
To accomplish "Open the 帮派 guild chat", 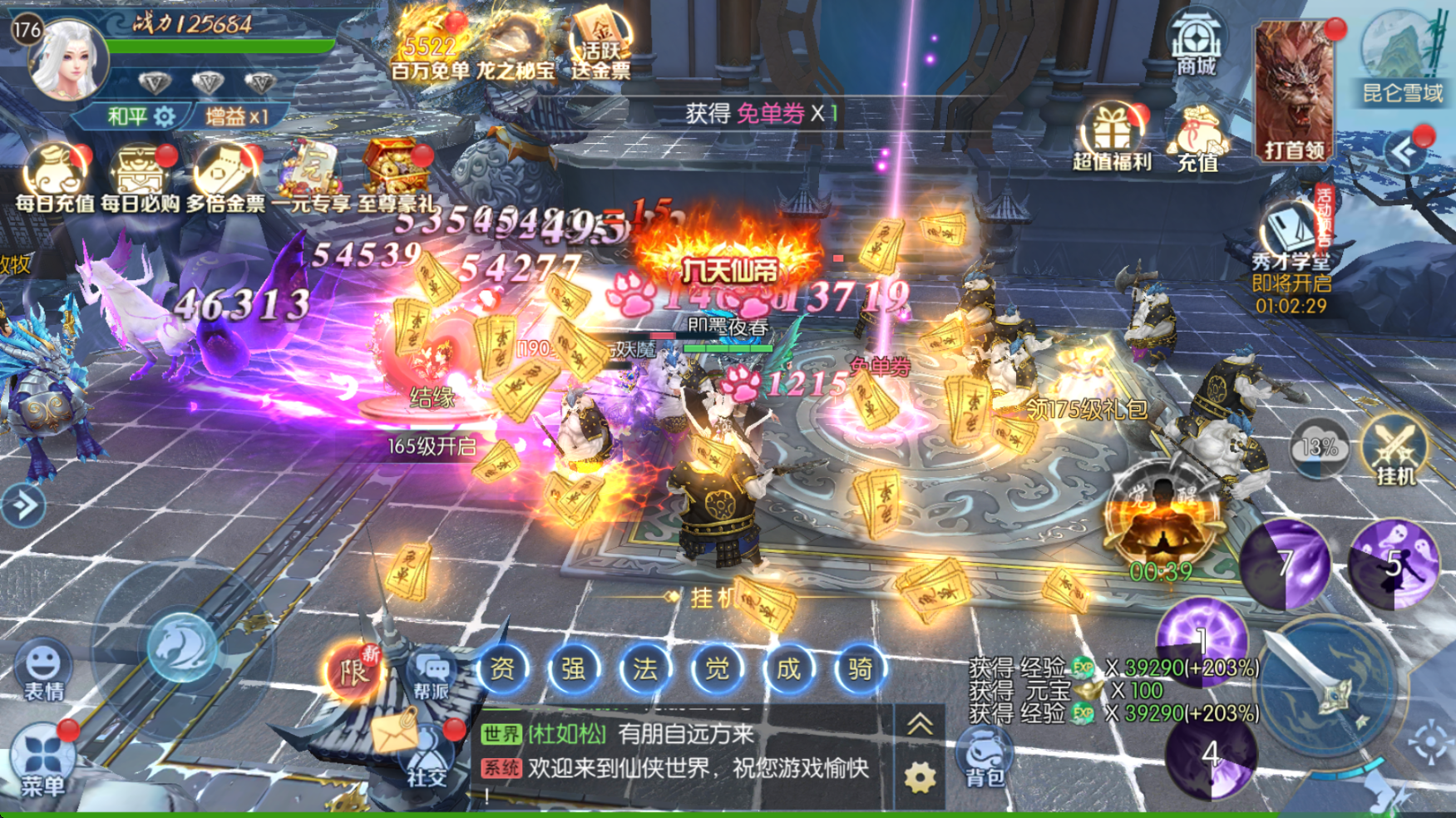I will point(432,673).
